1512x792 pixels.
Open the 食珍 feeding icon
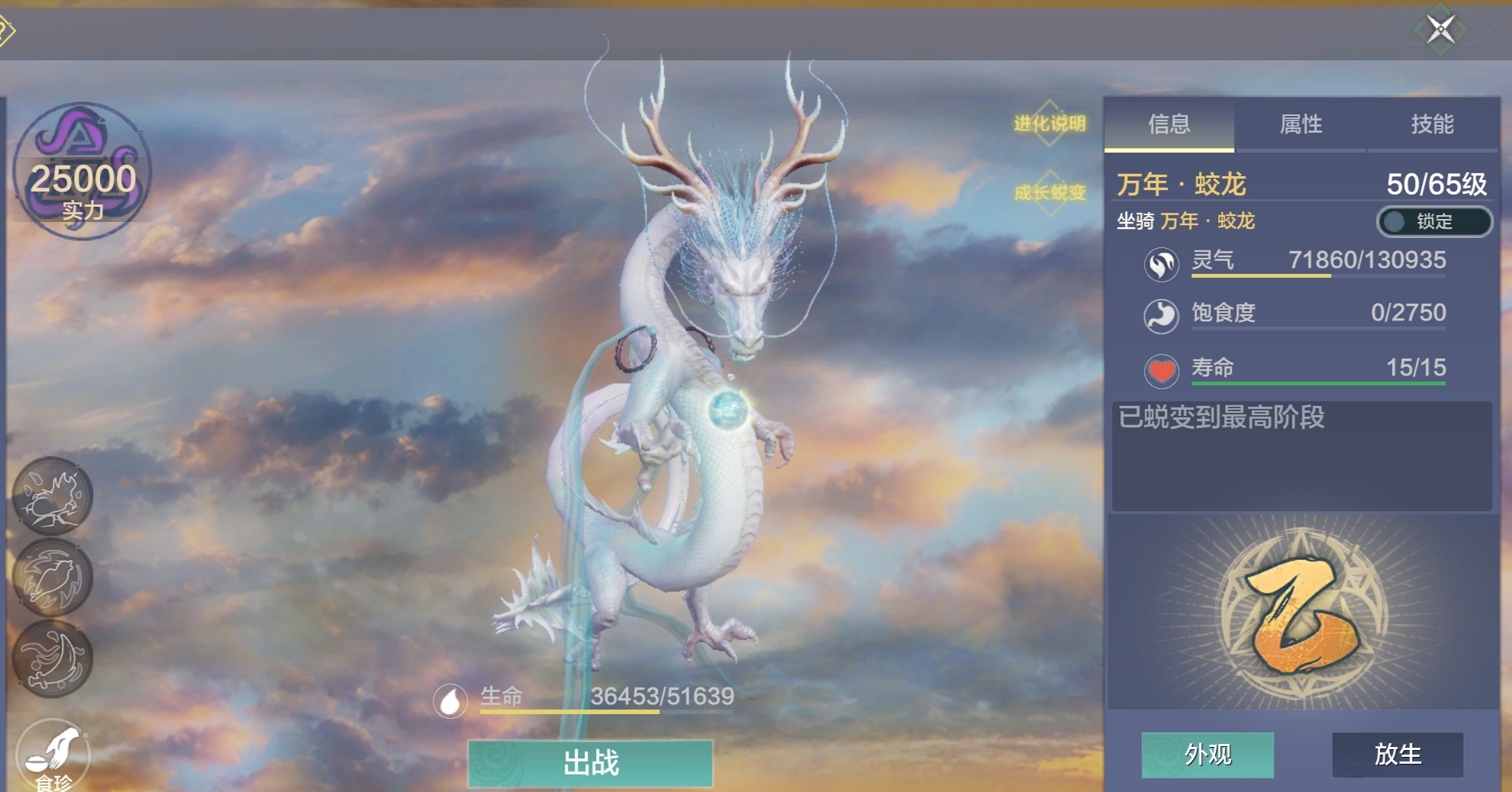[53, 755]
